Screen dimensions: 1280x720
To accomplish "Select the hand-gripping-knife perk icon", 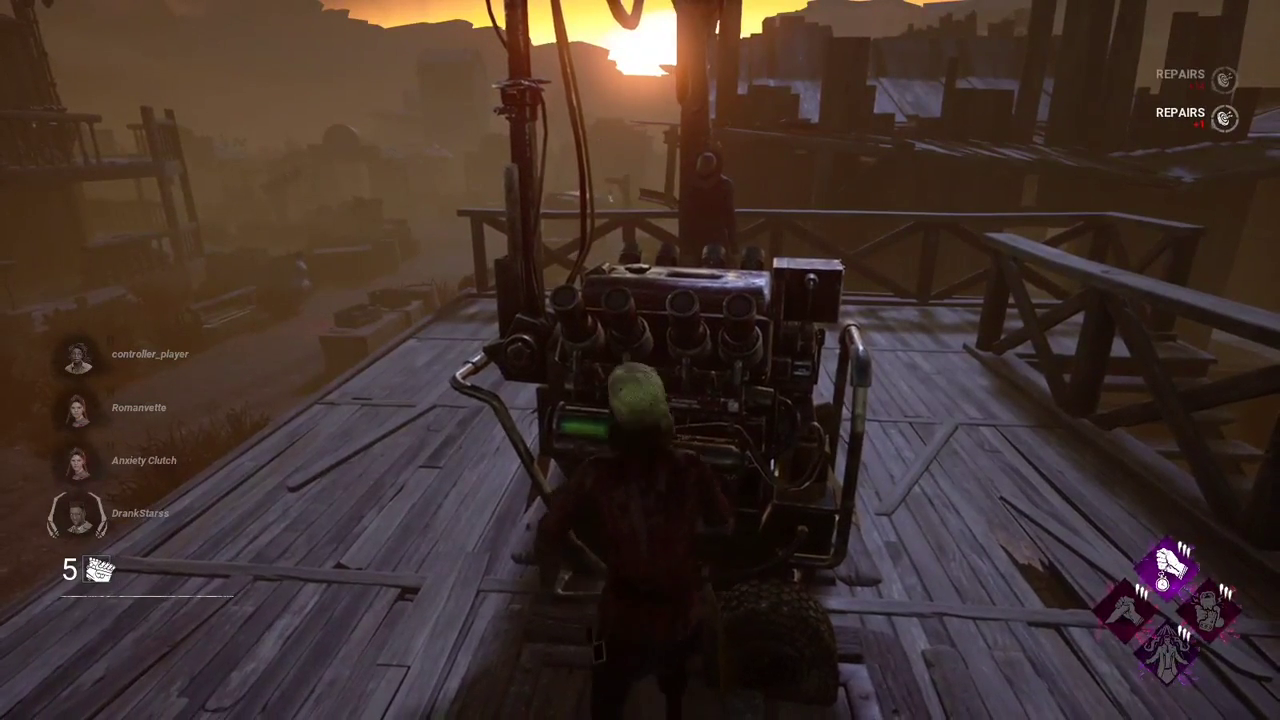I will 1128,607.
